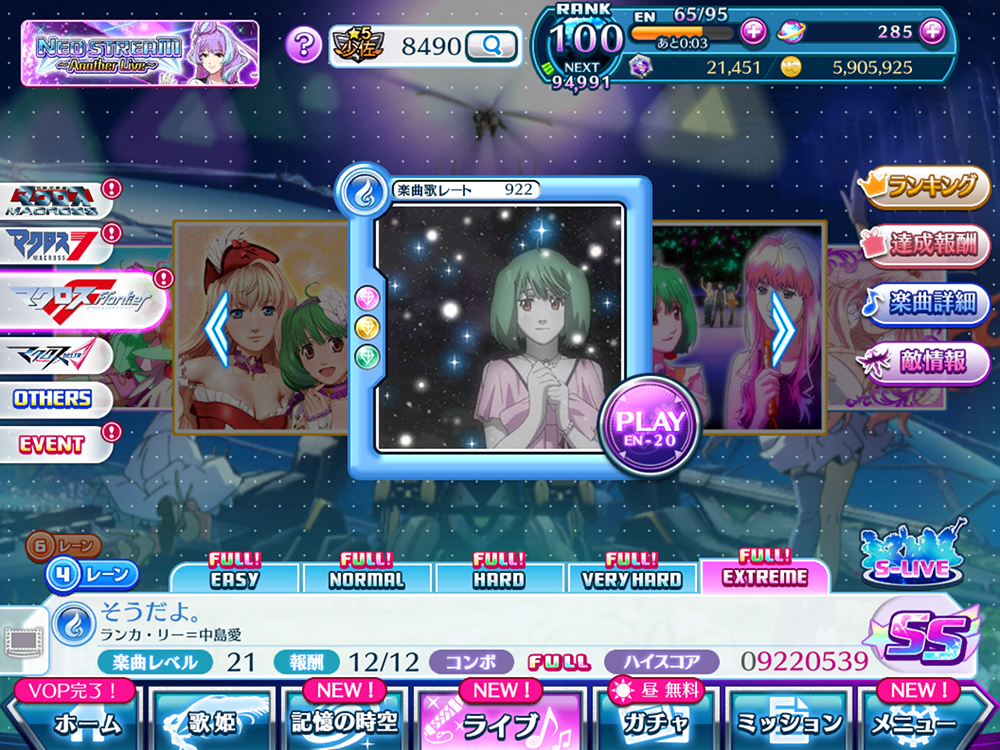Viewport: 1000px width, 750px height.
Task: Open the S-LIVE mode
Action: point(913,555)
